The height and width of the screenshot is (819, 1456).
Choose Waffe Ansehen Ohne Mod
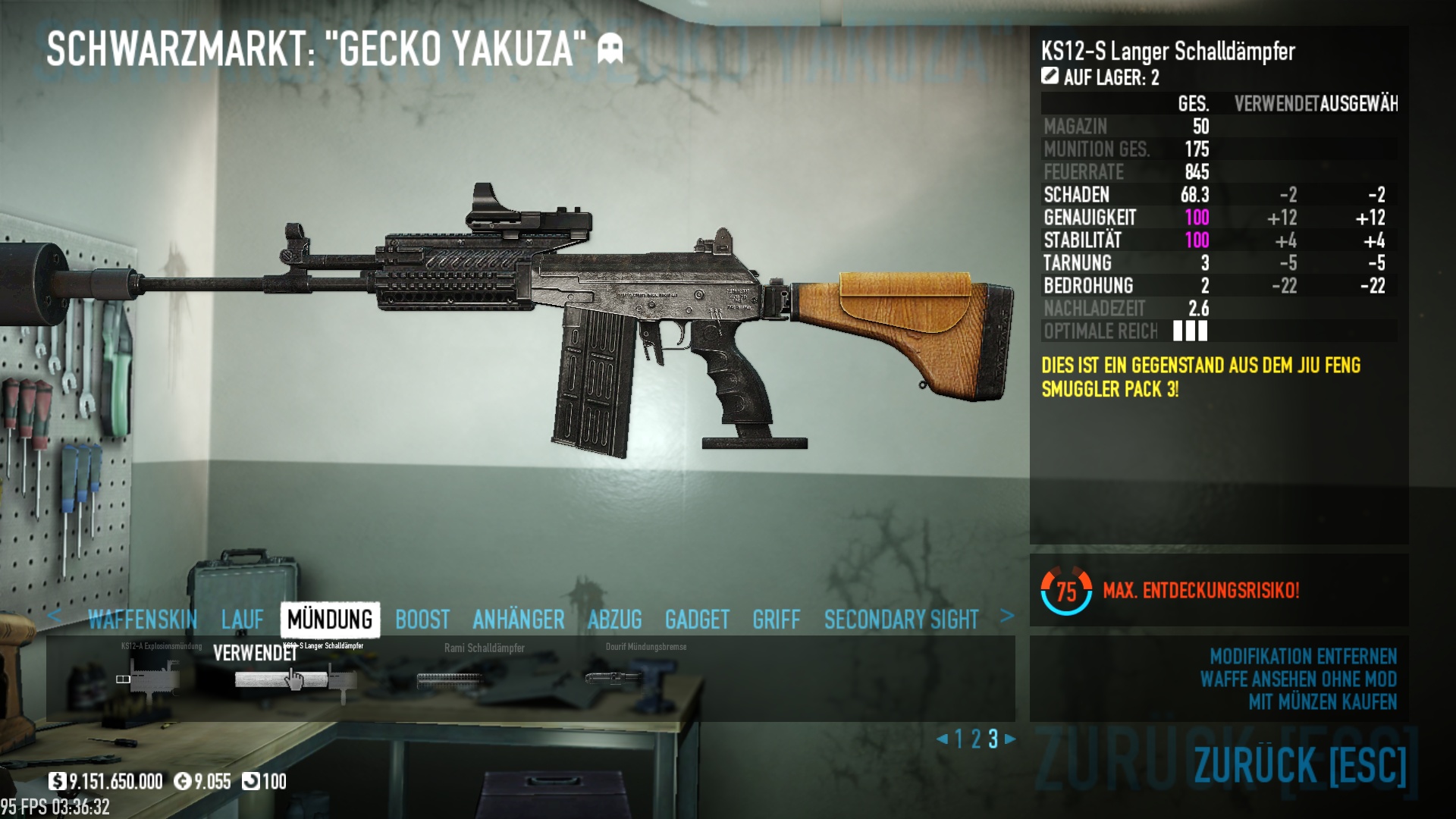coord(1298,679)
